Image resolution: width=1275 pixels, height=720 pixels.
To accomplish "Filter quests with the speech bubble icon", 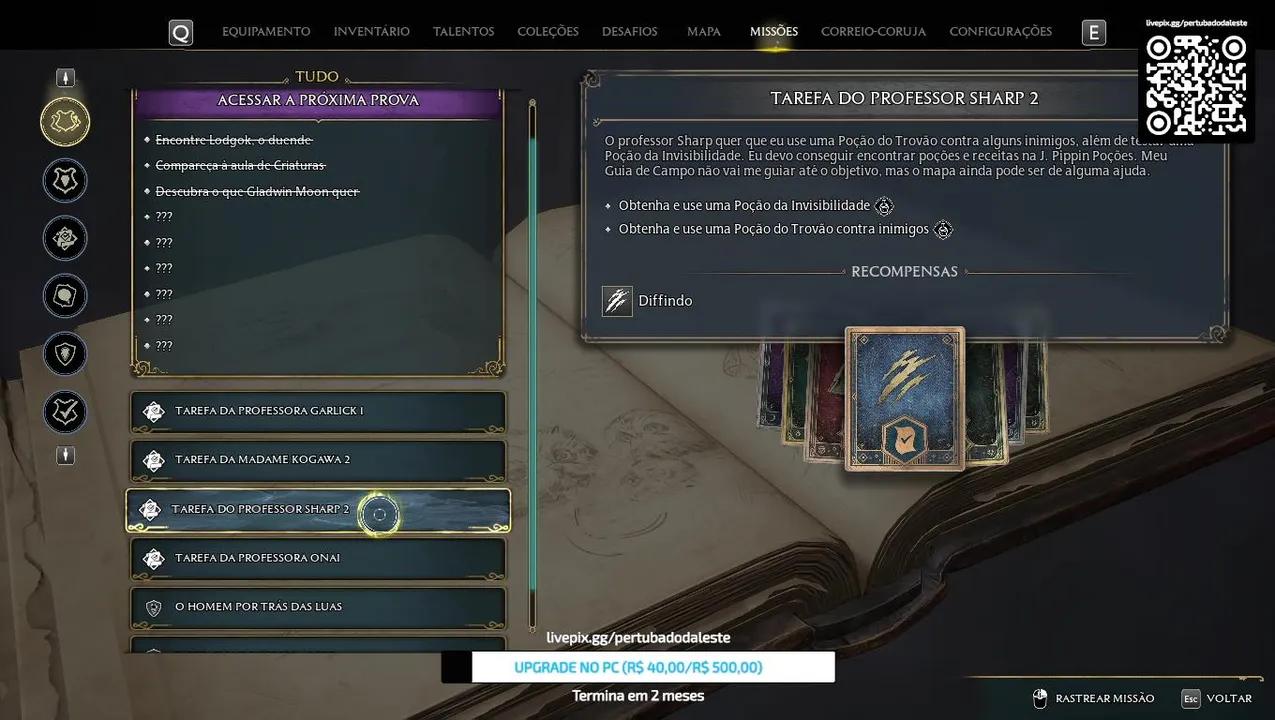I will 65,296.
